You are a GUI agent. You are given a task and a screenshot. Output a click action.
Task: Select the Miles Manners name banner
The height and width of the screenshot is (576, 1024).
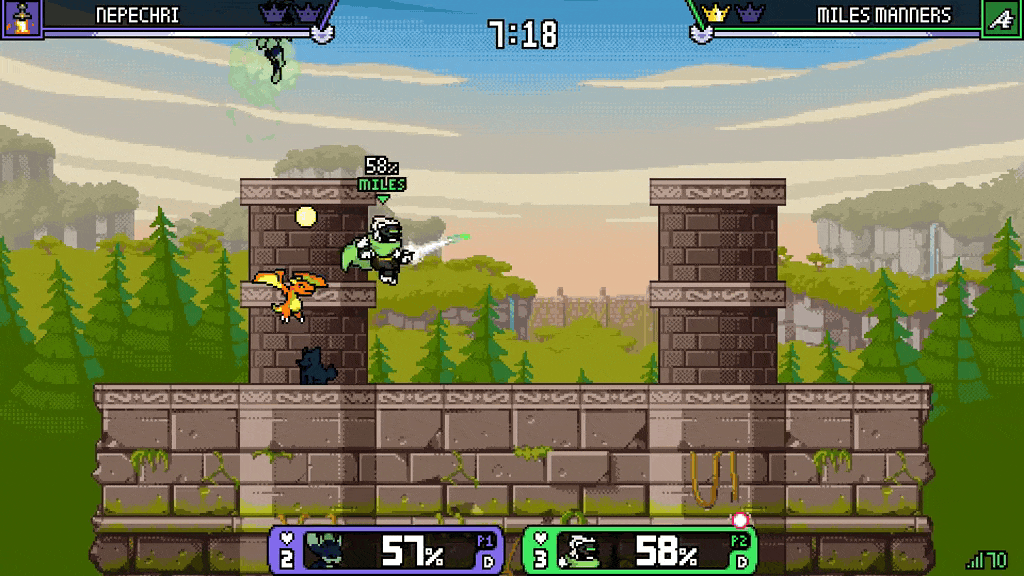coord(883,15)
